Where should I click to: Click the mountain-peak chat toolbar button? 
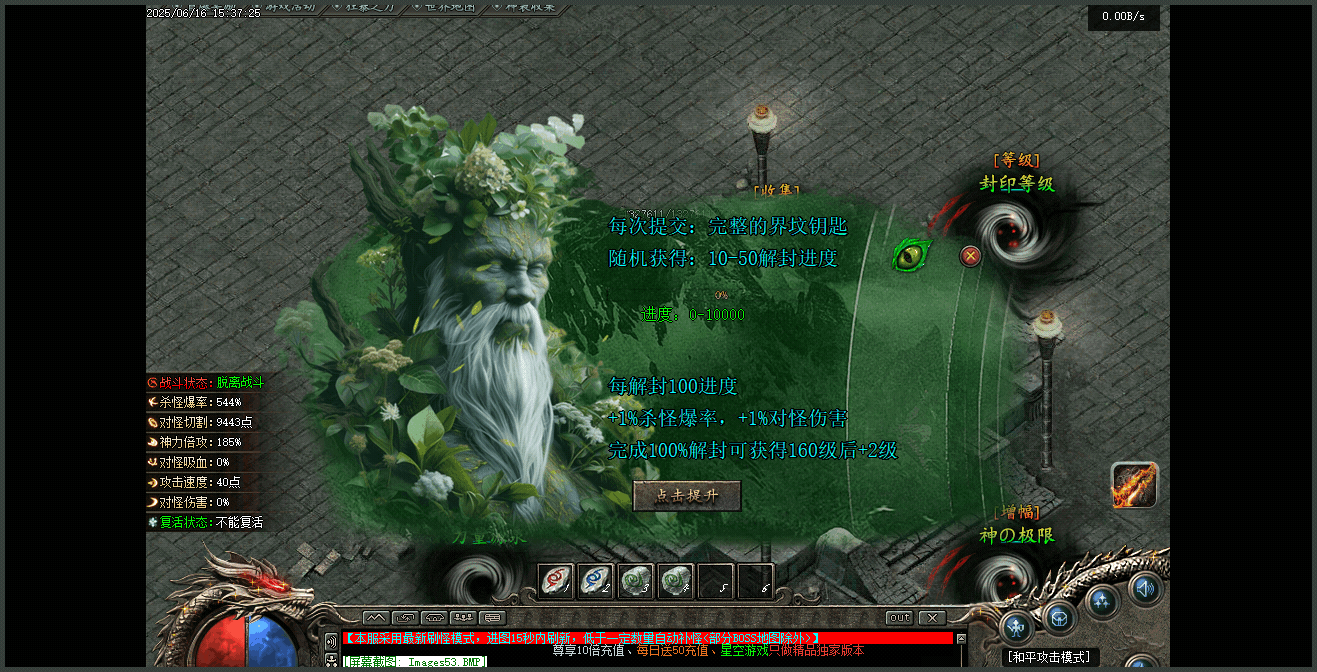(x=376, y=618)
